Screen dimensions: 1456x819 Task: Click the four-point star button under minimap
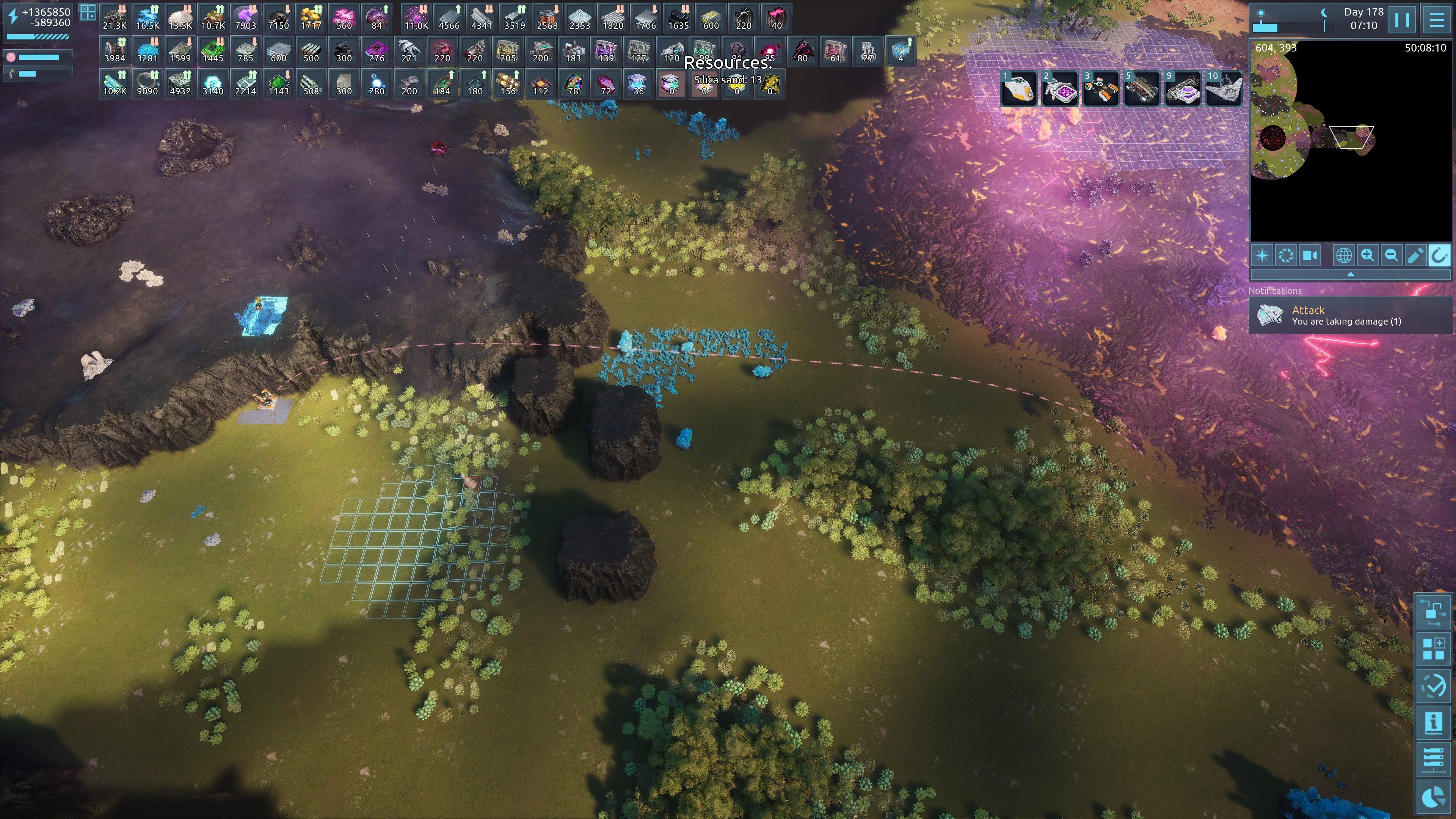[1262, 256]
